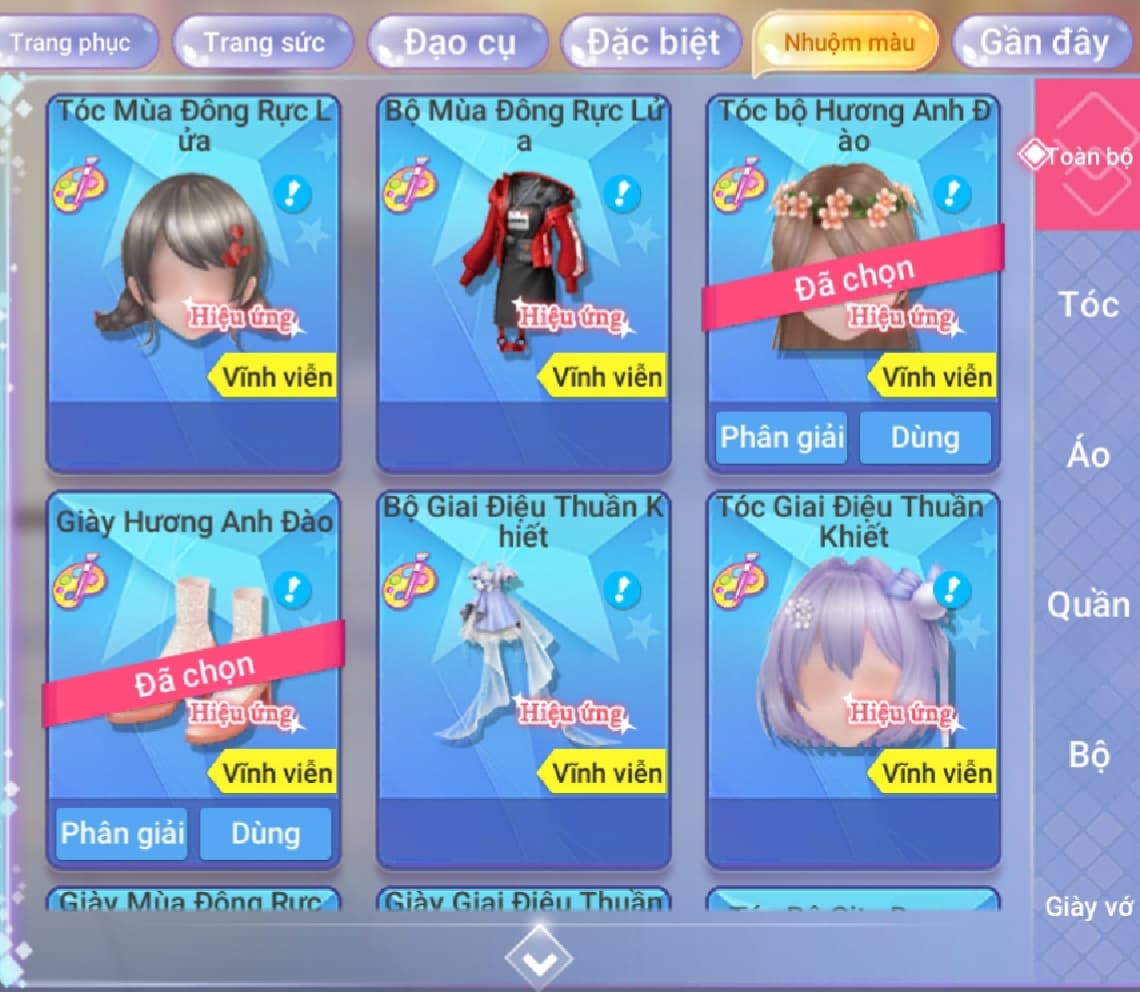This screenshot has height=992, width=1140.
Task: Open the Giày vớ category
Action: click(x=1087, y=907)
